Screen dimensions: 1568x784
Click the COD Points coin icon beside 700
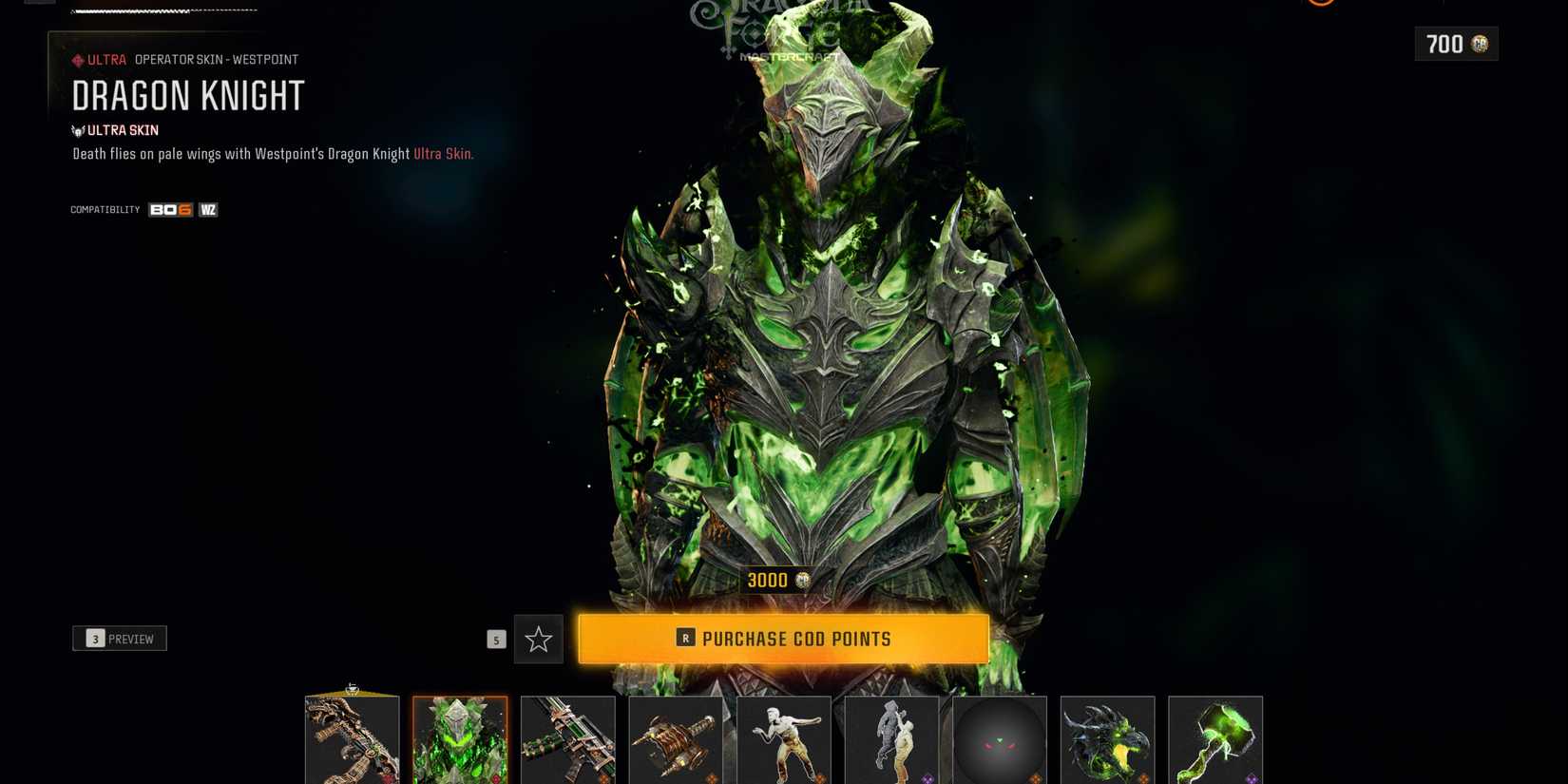(x=1479, y=44)
